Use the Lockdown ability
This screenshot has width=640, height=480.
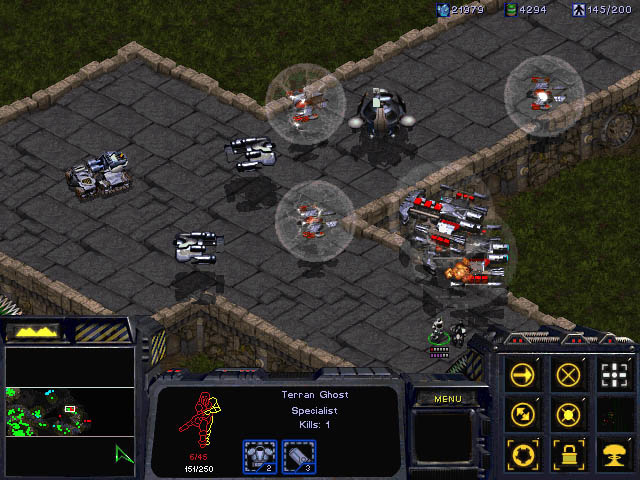click(569, 450)
